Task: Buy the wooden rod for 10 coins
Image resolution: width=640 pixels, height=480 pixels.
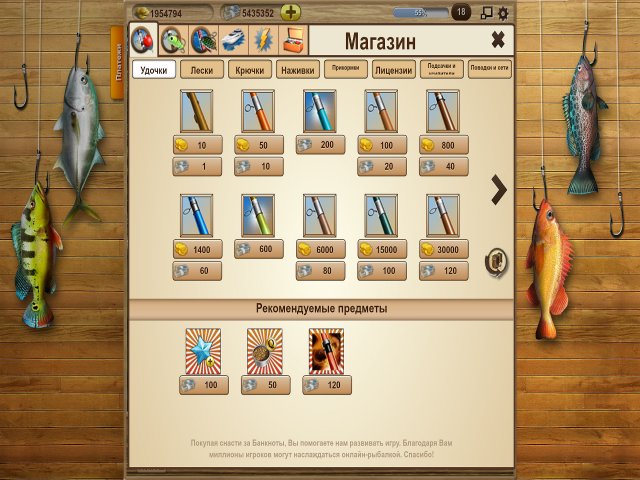Action: [197, 145]
